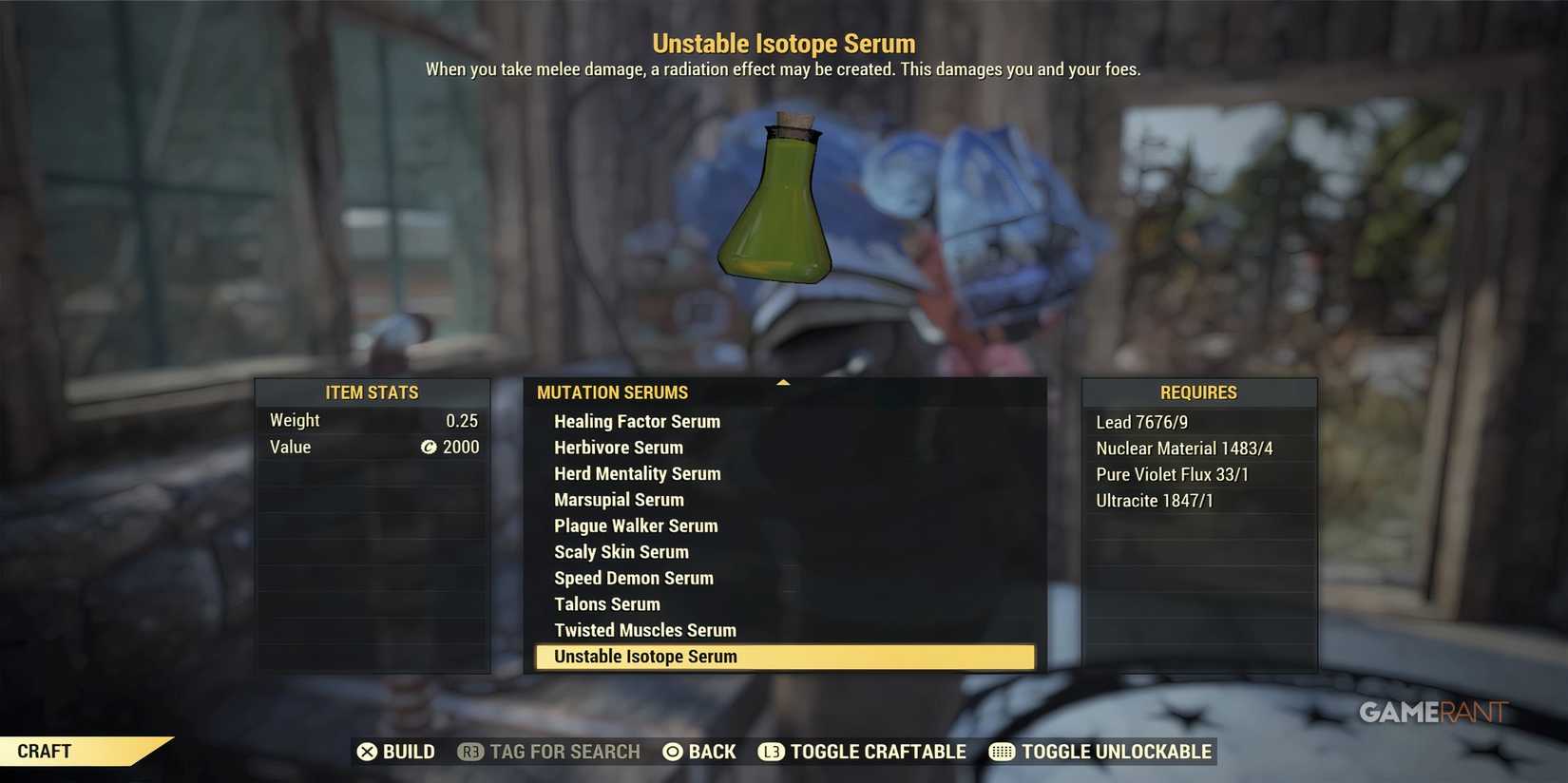The width and height of the screenshot is (1568, 783).
Task: Click the green serum flask image
Action: (x=777, y=204)
